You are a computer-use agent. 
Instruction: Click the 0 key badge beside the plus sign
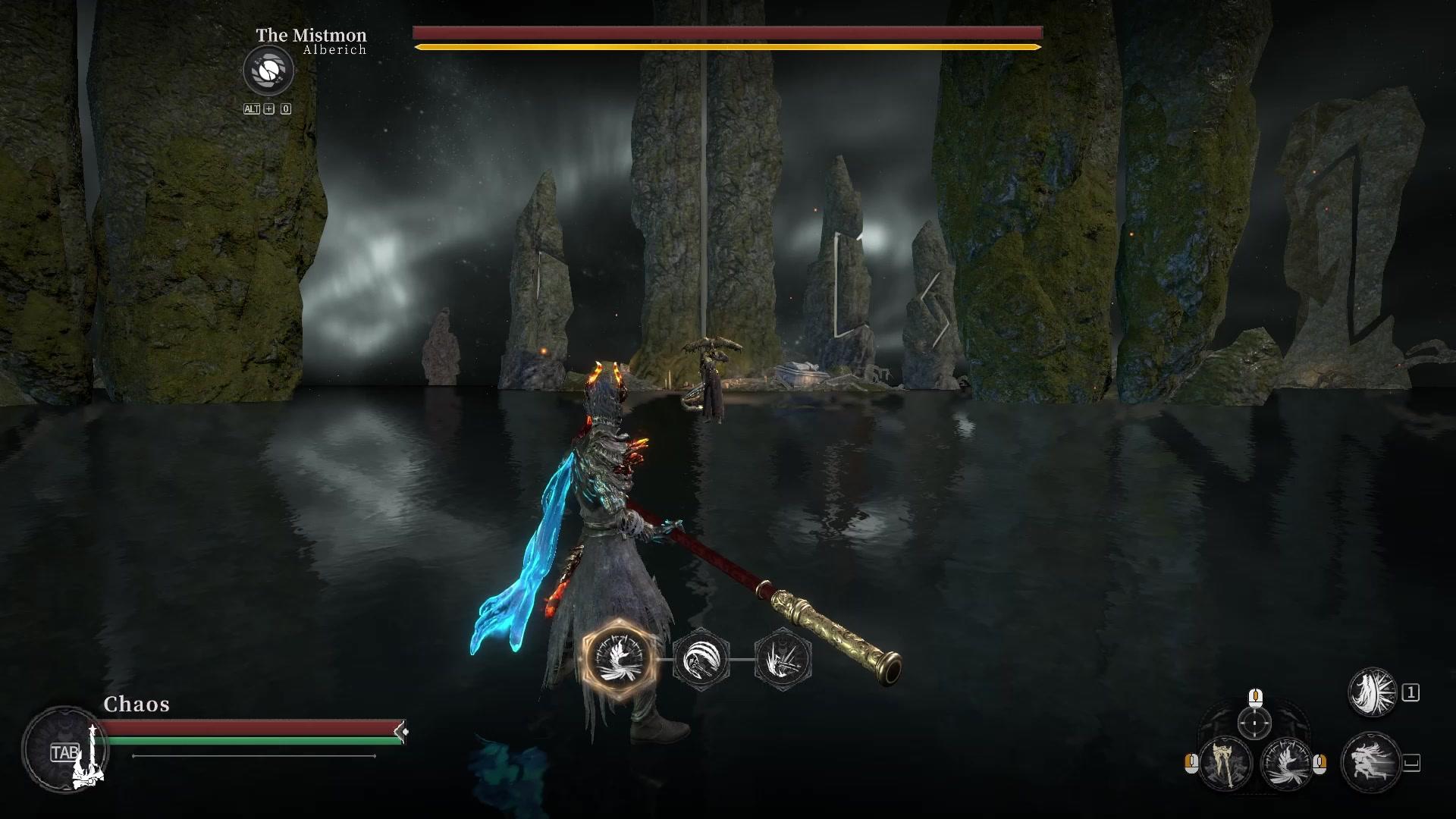click(285, 108)
